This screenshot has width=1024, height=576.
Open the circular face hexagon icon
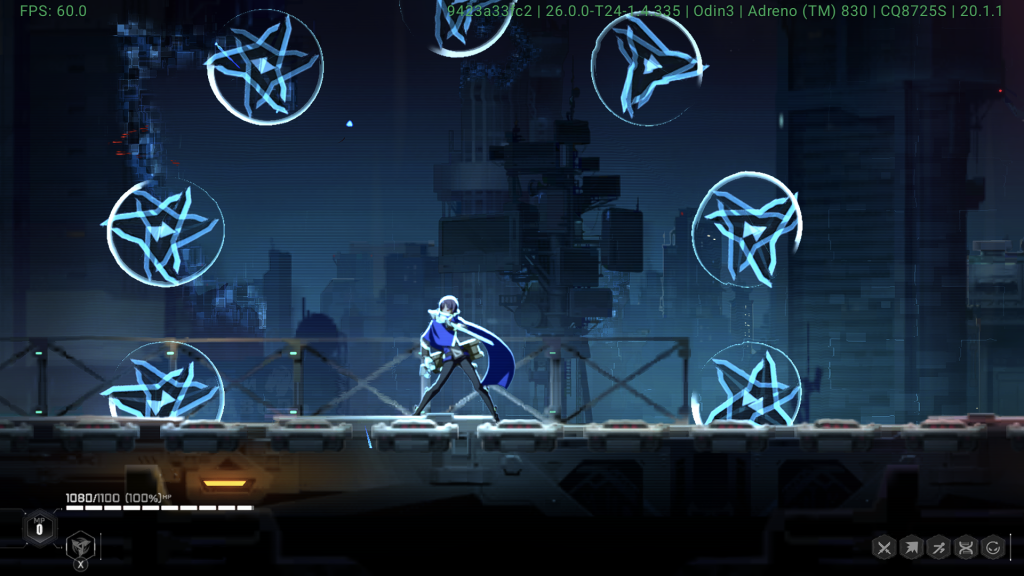tap(993, 547)
